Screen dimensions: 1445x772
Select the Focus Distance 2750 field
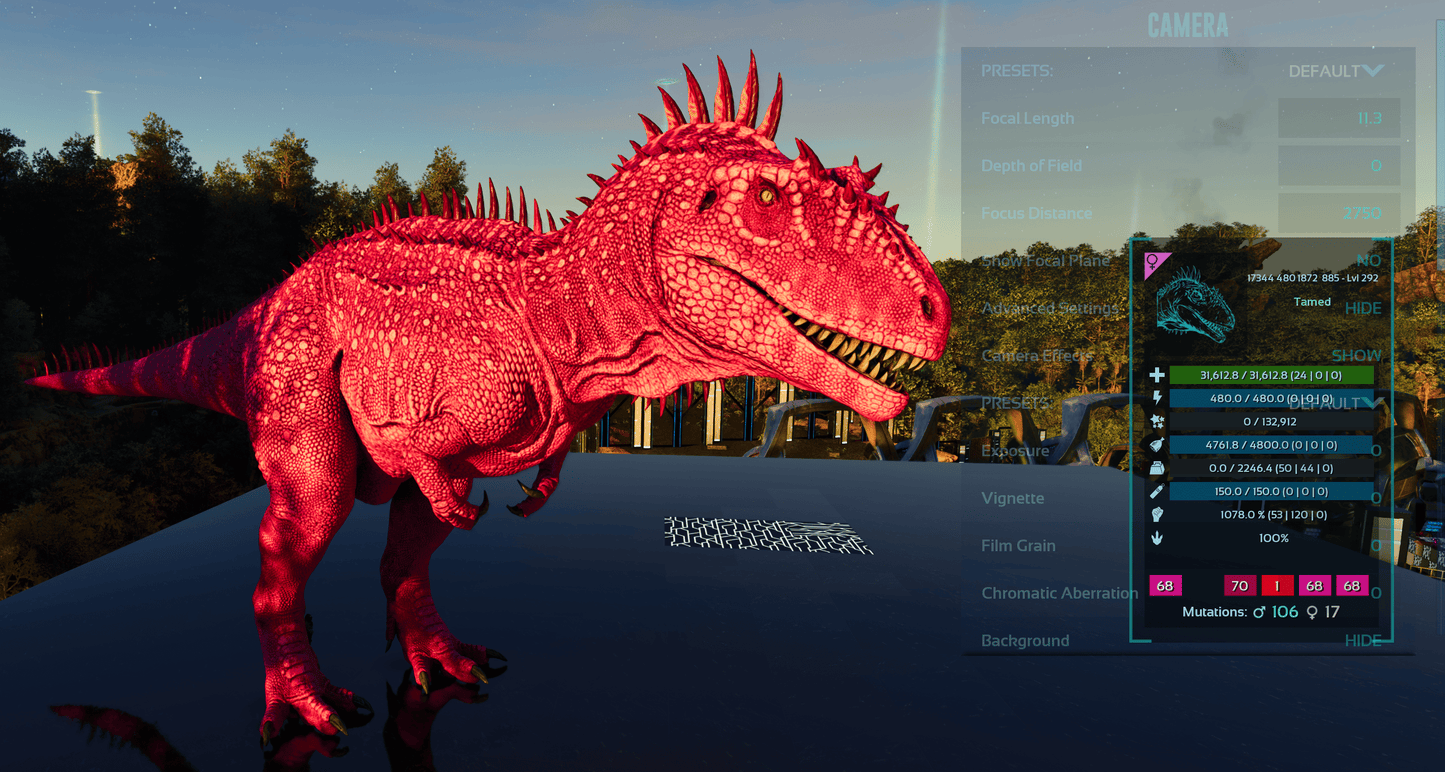1339,213
